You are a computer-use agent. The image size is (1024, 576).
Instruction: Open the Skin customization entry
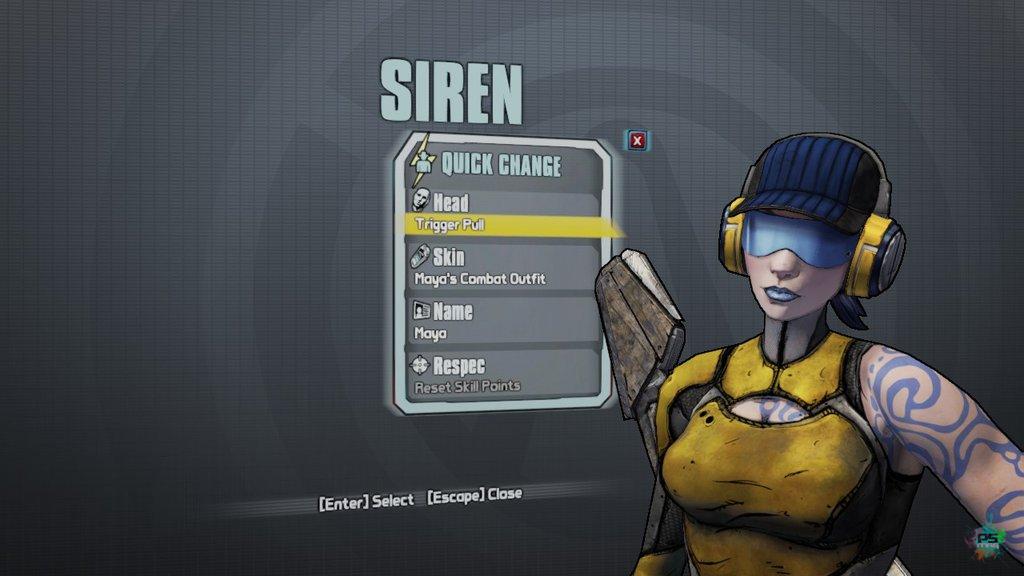point(503,267)
